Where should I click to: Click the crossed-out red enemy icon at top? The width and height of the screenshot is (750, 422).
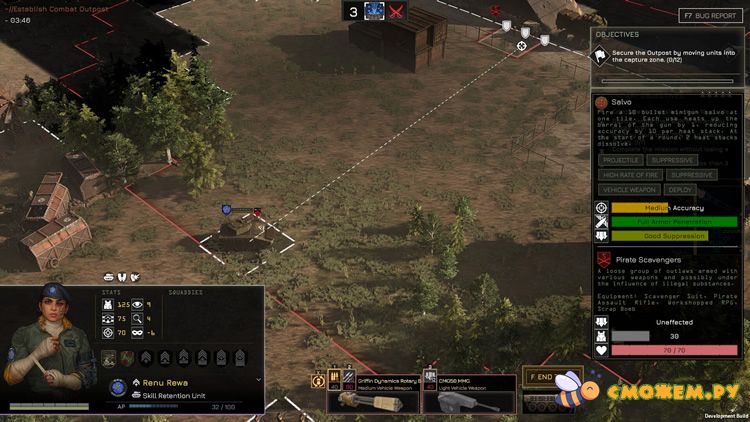tap(397, 11)
